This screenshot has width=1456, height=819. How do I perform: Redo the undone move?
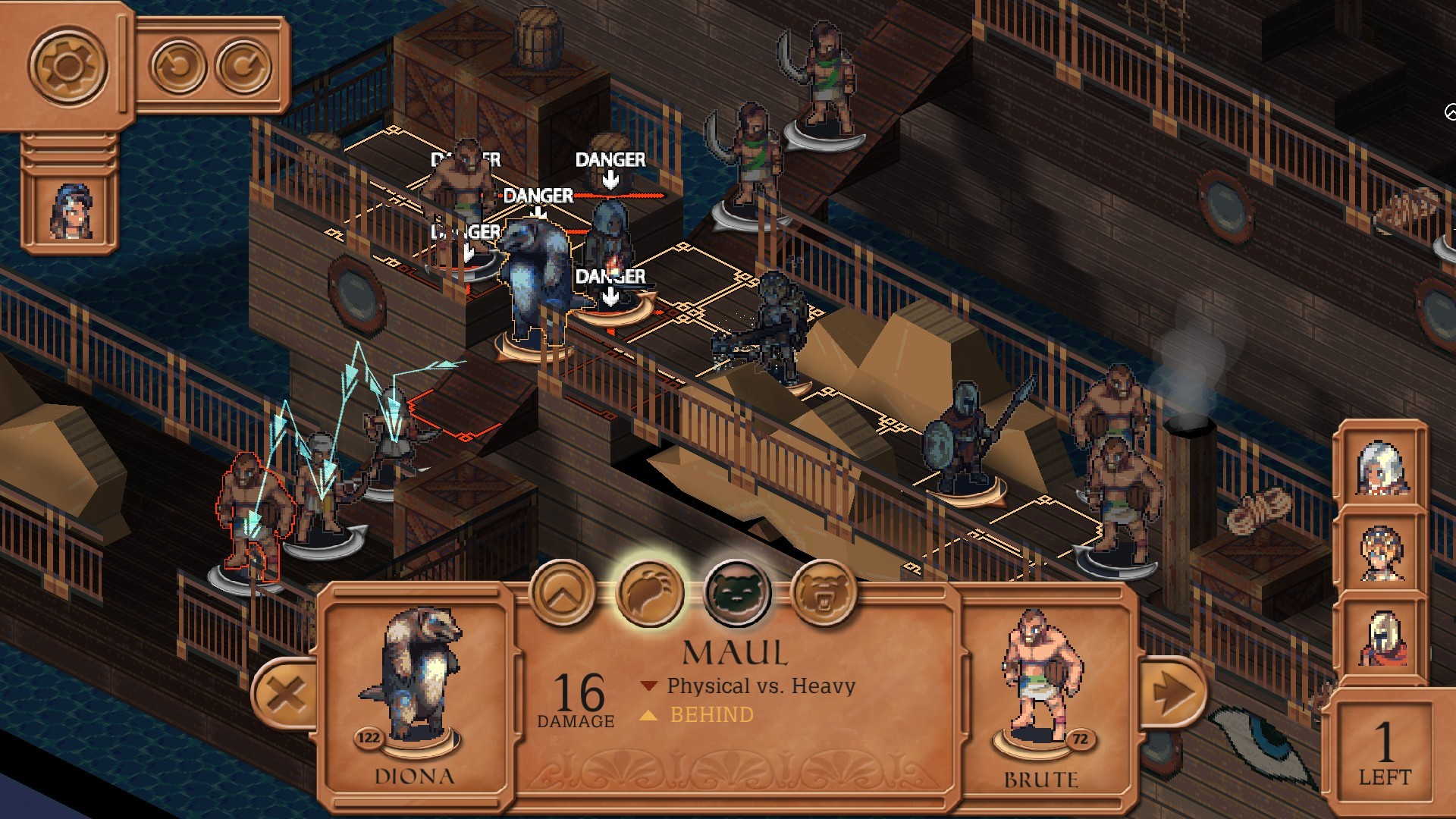(x=243, y=66)
